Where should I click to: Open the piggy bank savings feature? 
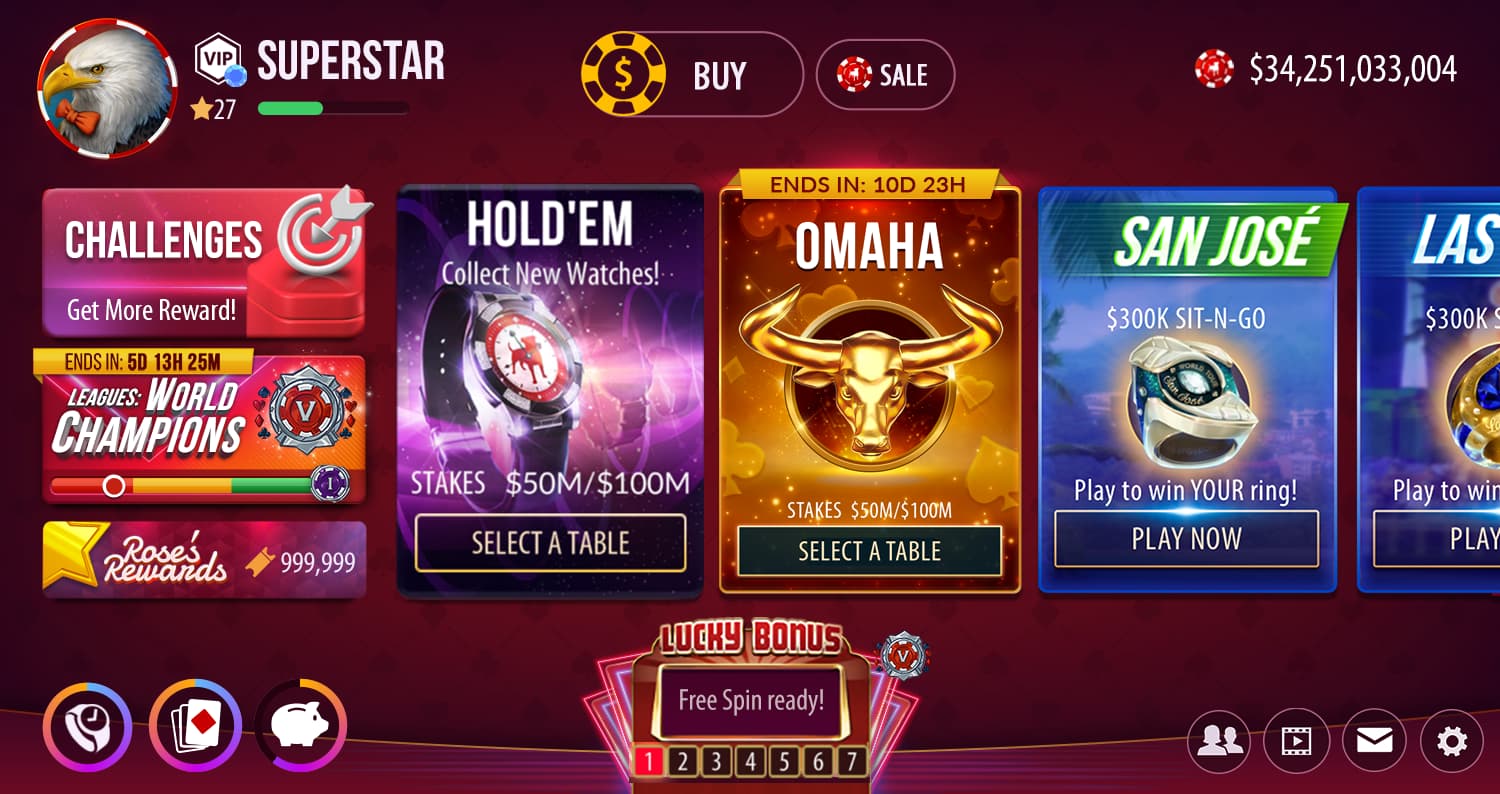[x=302, y=727]
